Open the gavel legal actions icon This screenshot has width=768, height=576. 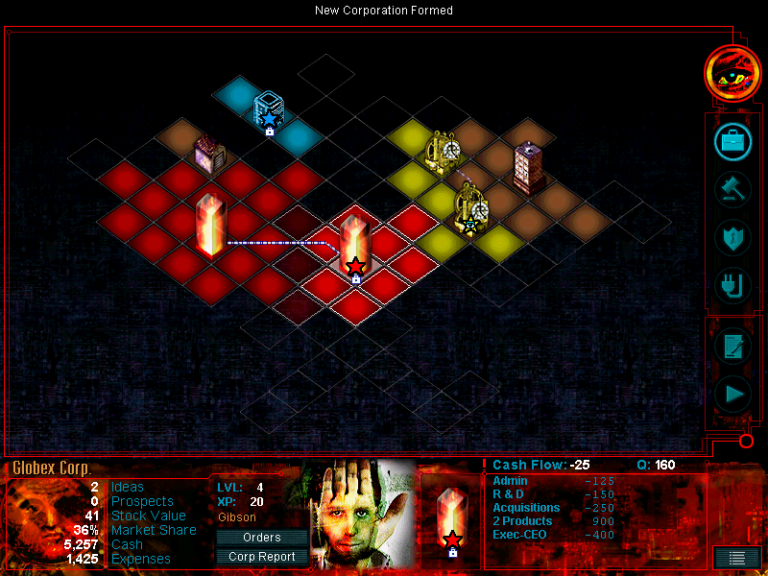733,190
